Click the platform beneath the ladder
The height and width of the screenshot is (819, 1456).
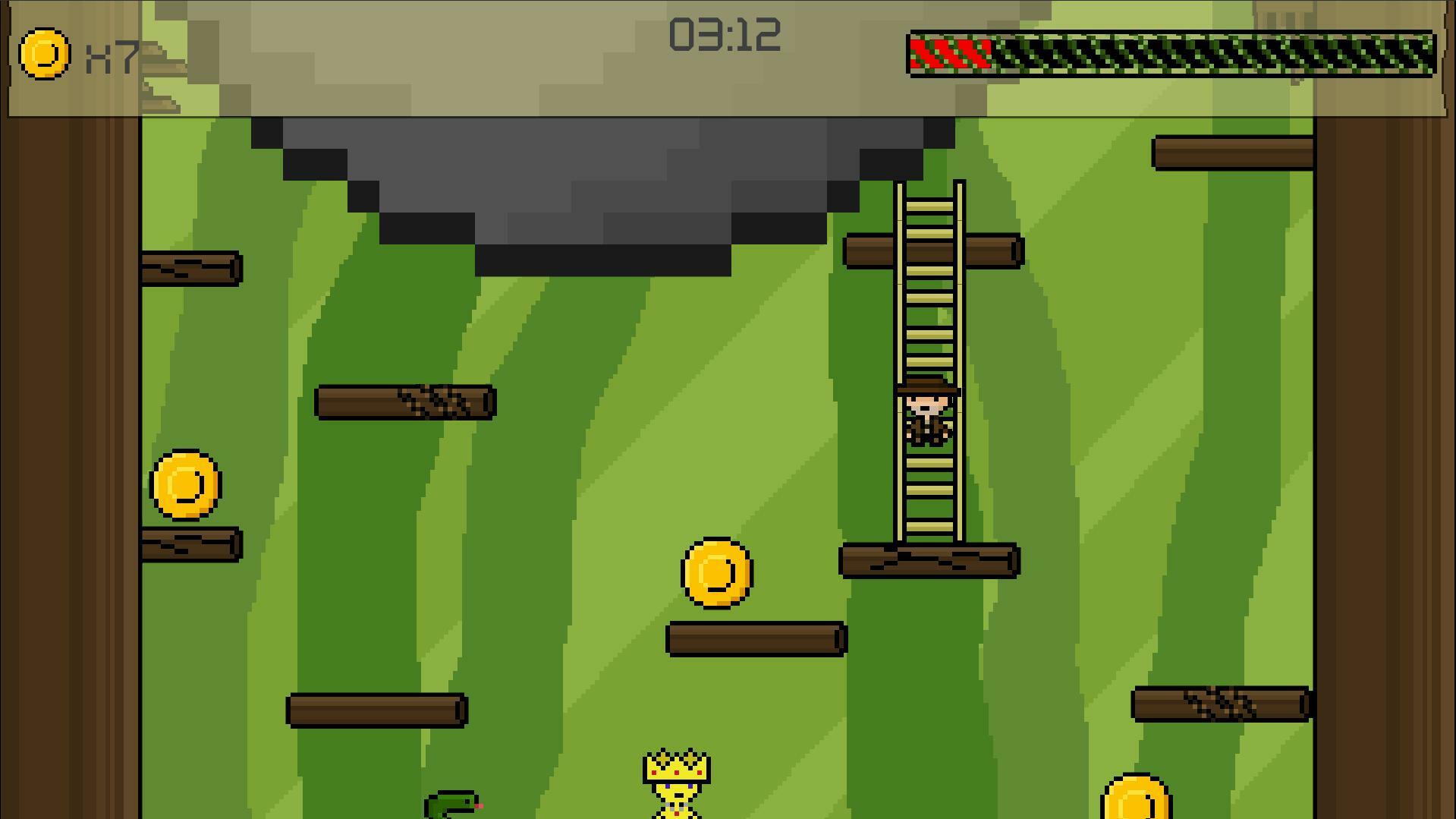point(929,559)
